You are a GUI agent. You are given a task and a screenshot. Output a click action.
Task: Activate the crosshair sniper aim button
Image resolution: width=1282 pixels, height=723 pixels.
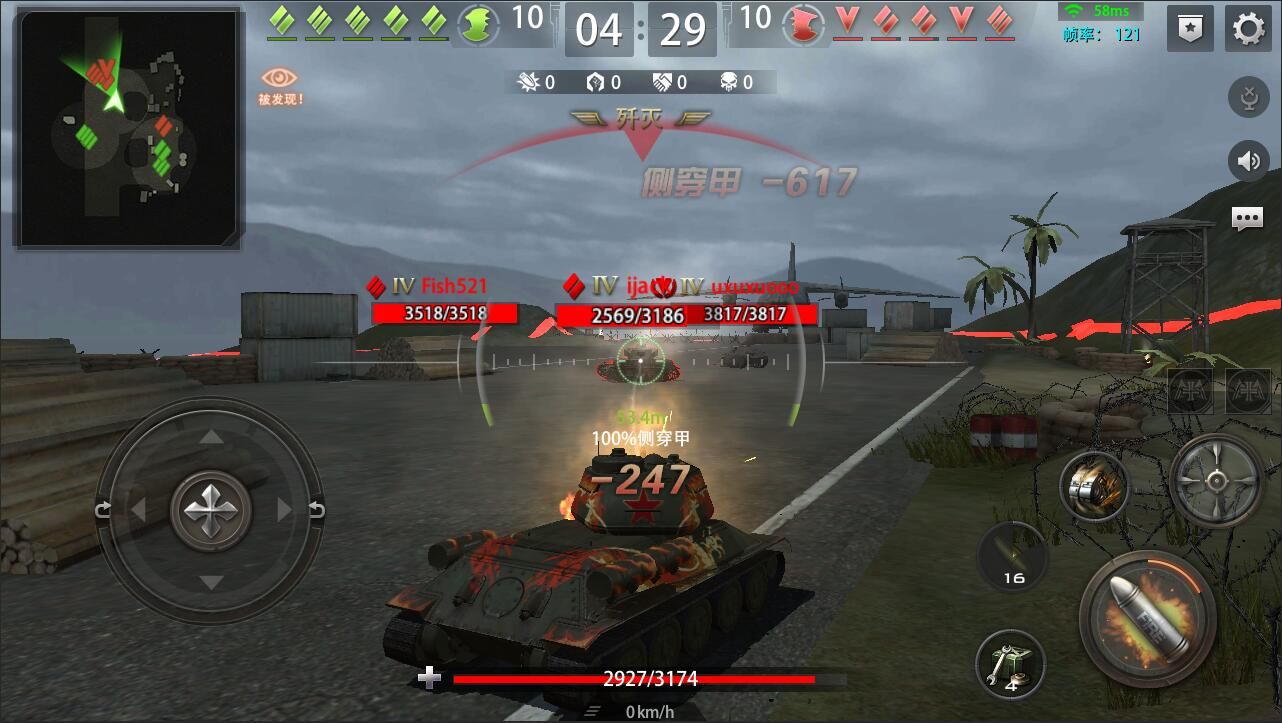point(1217,481)
